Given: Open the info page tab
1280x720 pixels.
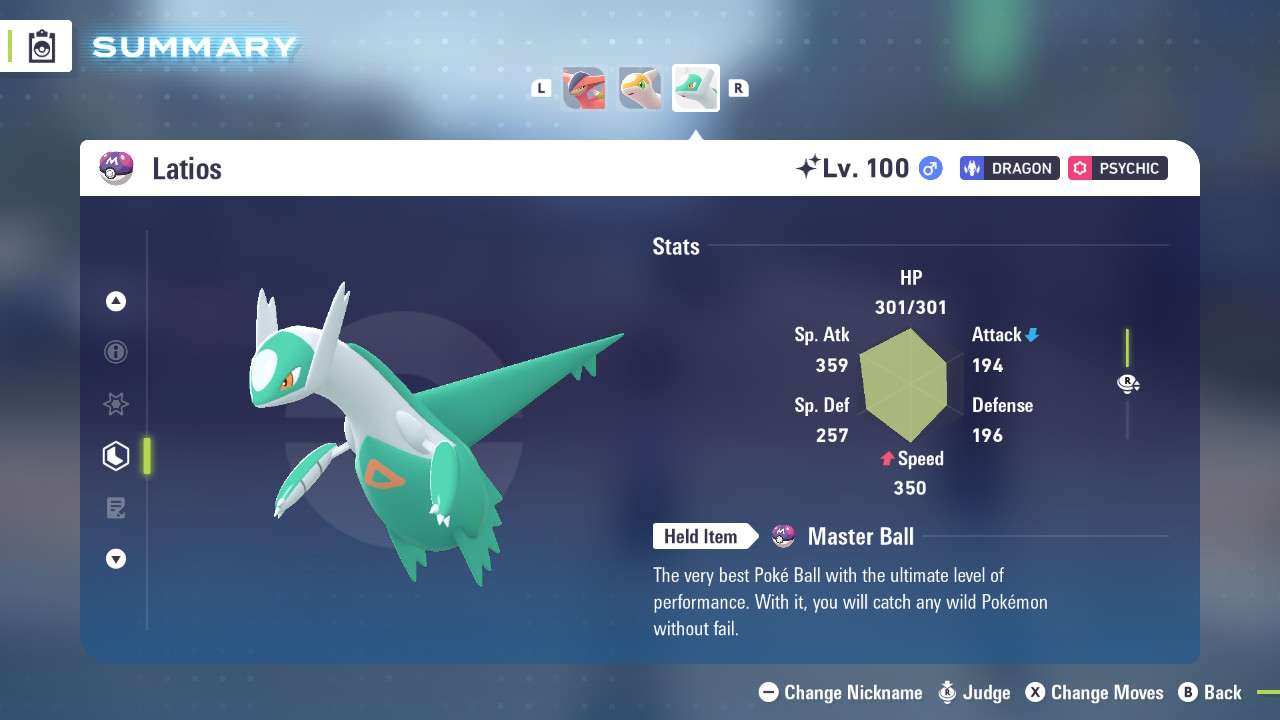Looking at the screenshot, I should point(116,352).
